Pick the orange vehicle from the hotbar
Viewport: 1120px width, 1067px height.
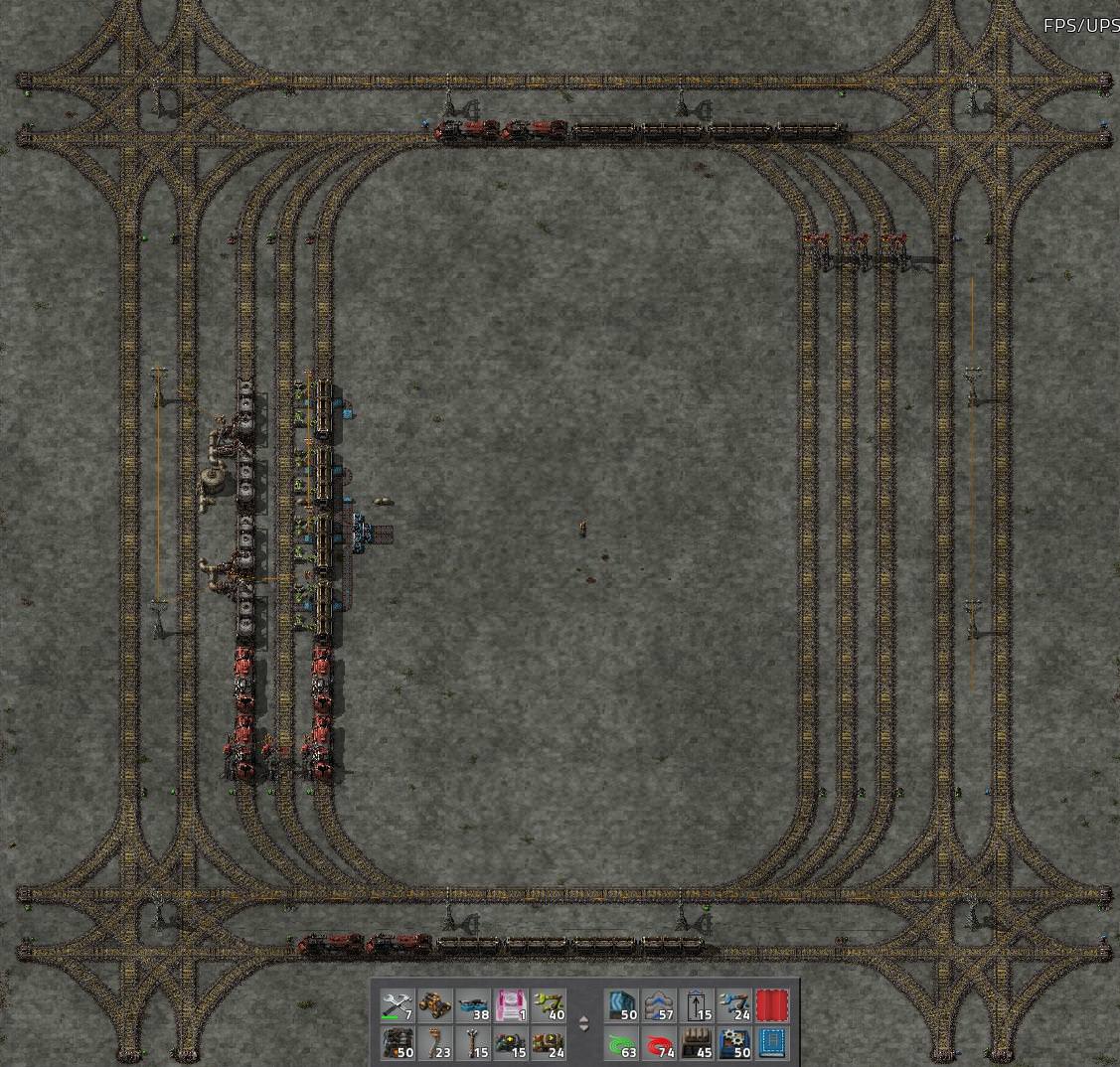pos(435,1006)
